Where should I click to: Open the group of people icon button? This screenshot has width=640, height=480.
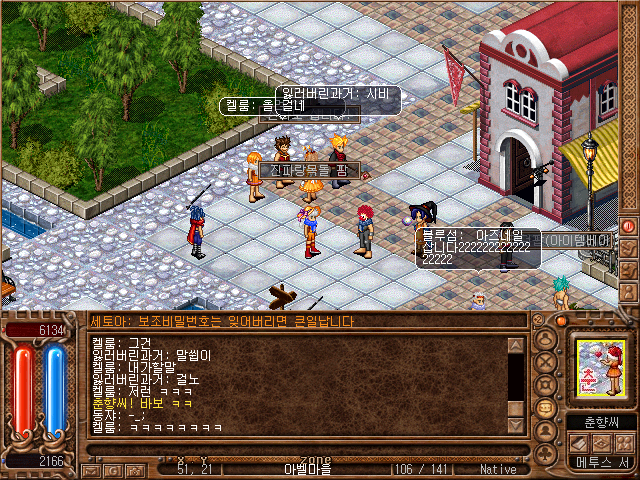tap(625, 443)
